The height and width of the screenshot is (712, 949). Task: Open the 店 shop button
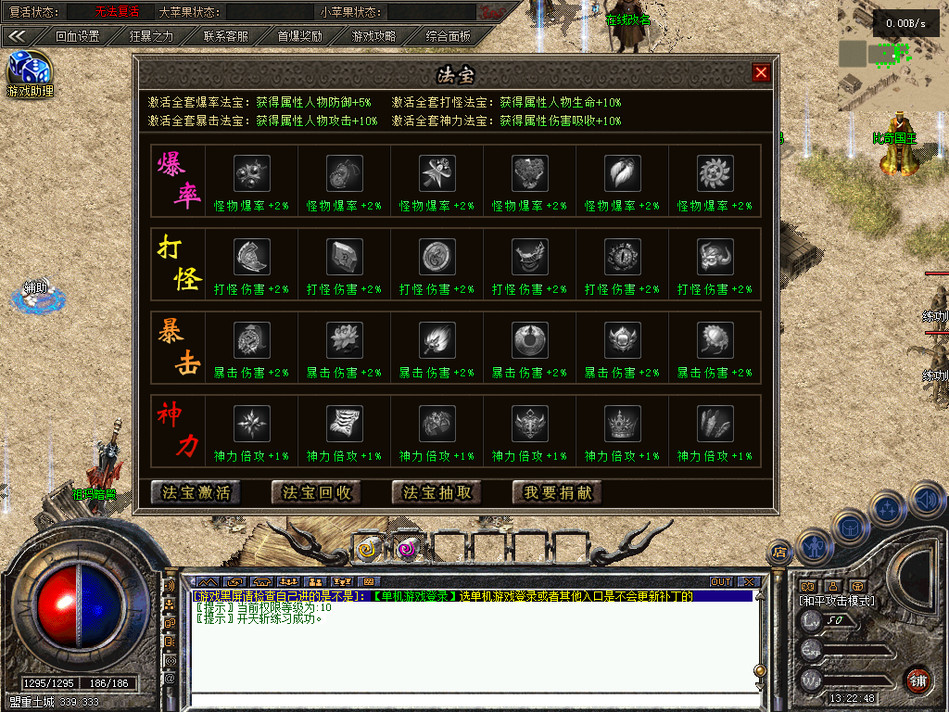coord(779,551)
